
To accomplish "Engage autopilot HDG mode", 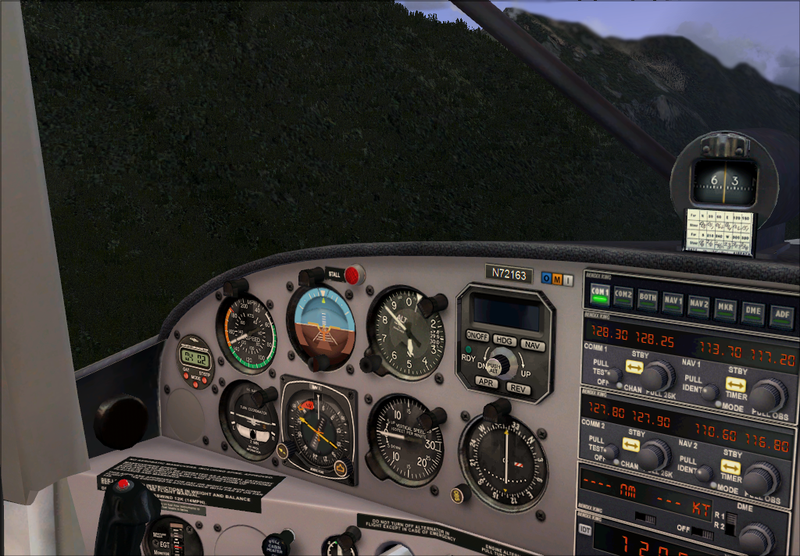I will [x=503, y=340].
